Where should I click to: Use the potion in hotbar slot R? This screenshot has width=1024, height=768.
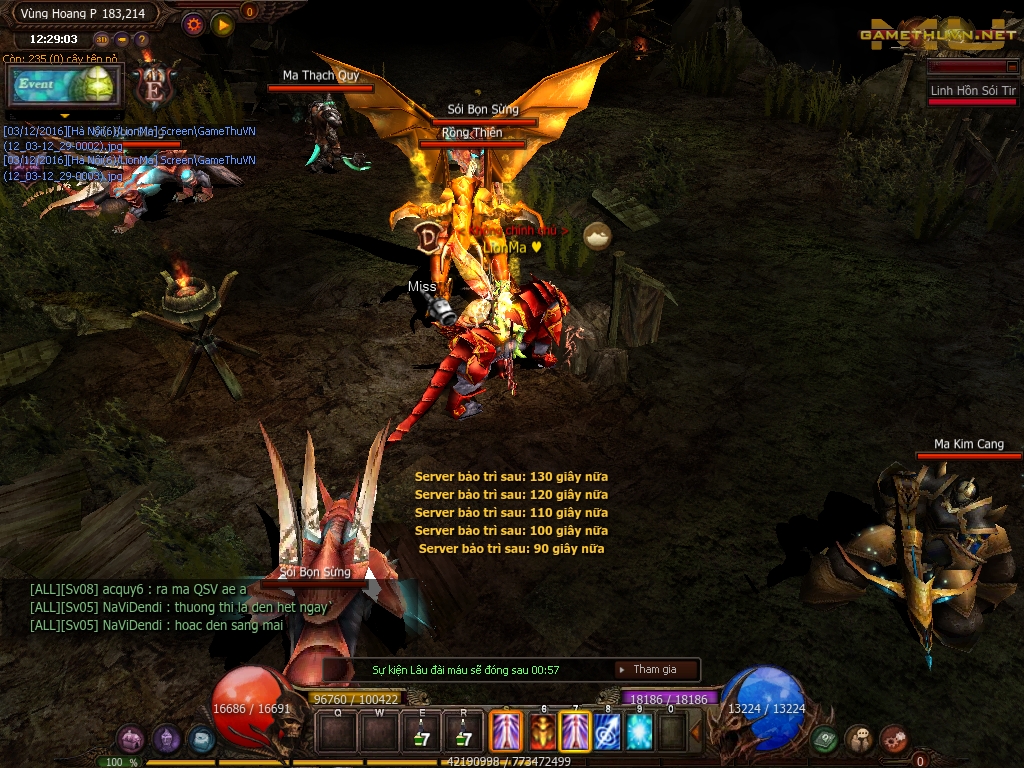tap(462, 732)
